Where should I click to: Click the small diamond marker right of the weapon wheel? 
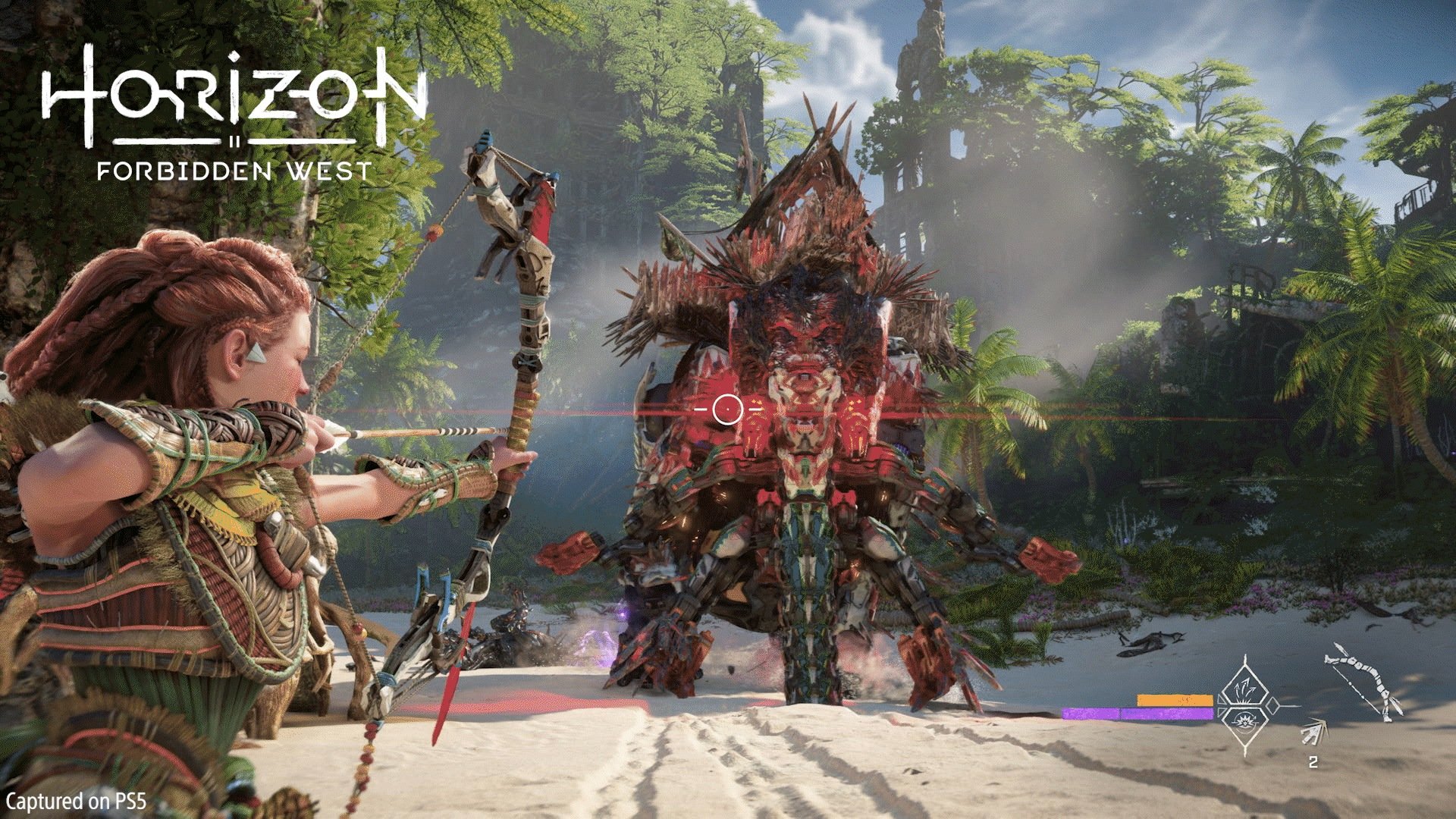tap(1272, 705)
